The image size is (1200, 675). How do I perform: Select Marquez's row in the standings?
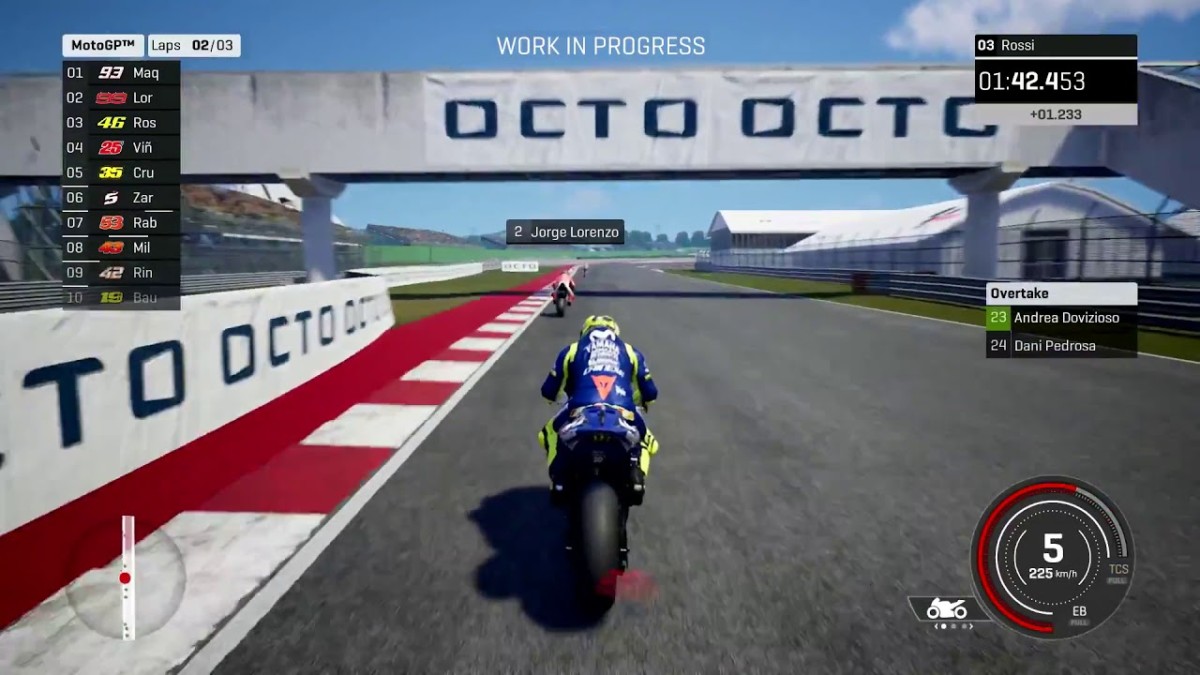(x=121, y=73)
